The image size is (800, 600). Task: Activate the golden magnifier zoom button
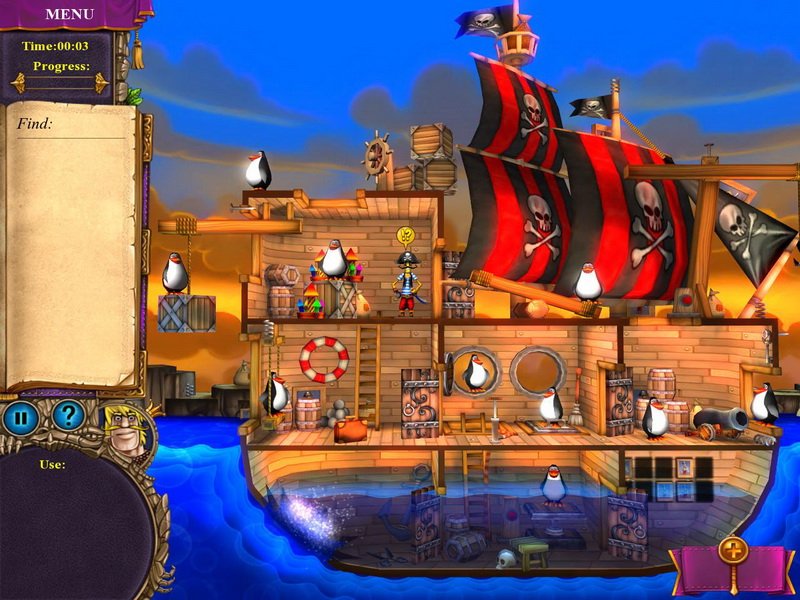[732, 554]
